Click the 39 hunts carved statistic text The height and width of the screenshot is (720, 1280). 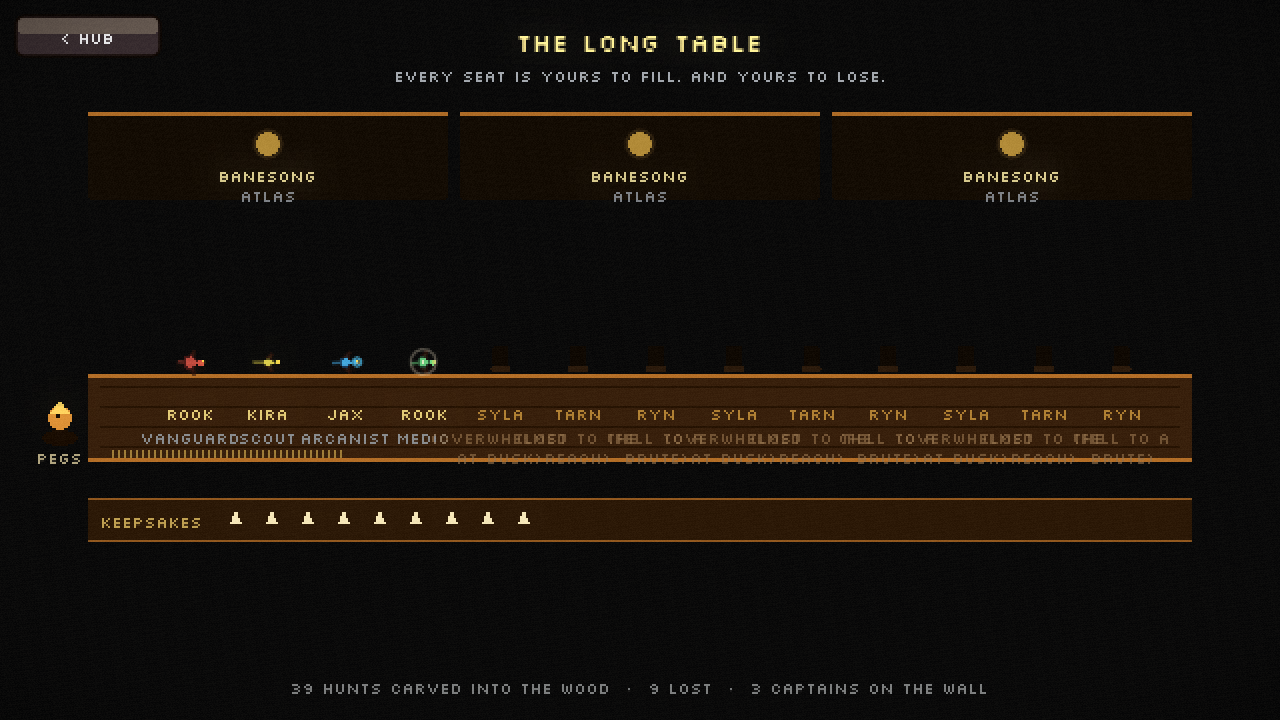(448, 689)
